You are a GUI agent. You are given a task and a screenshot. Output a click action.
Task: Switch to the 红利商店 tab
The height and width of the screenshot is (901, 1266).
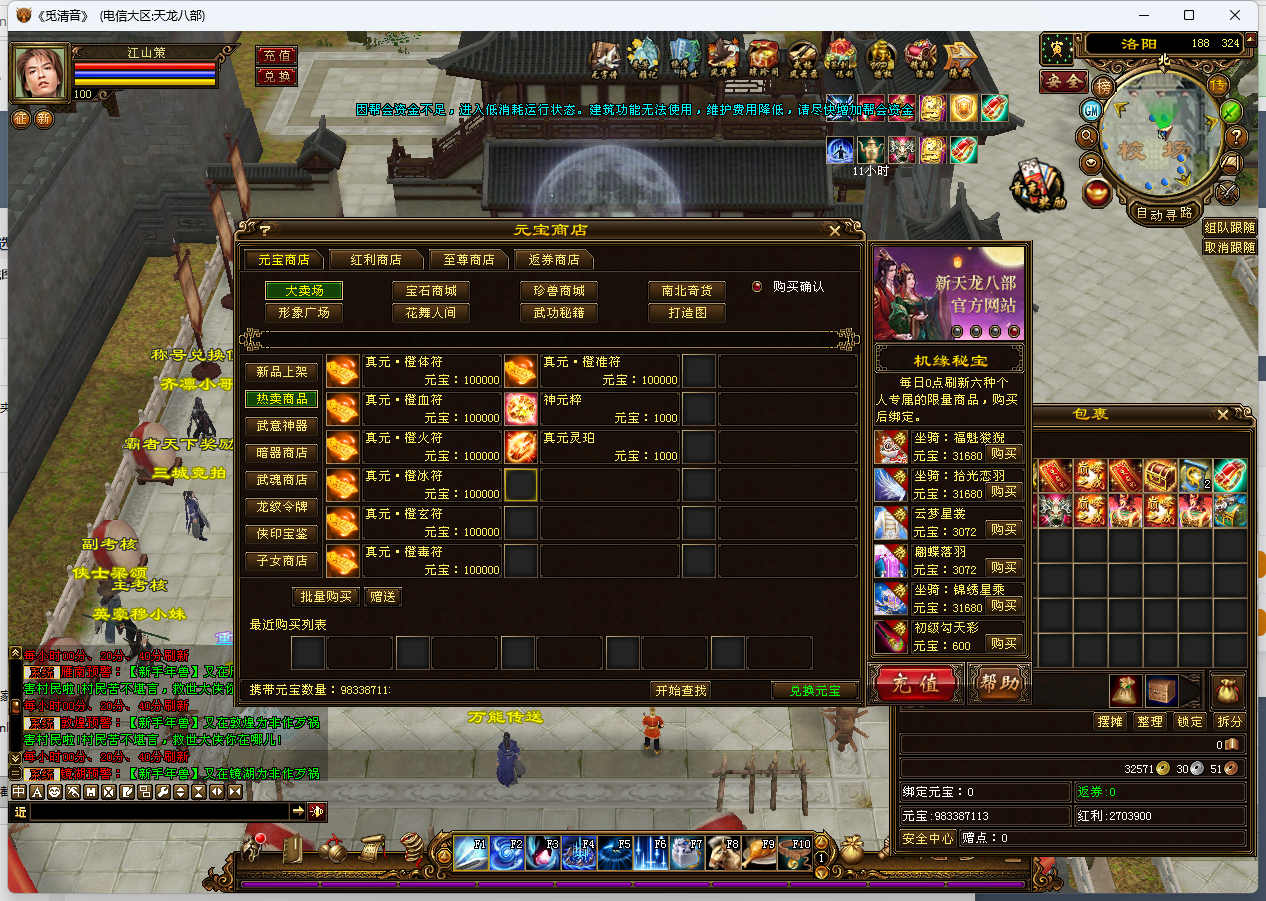coord(376,259)
